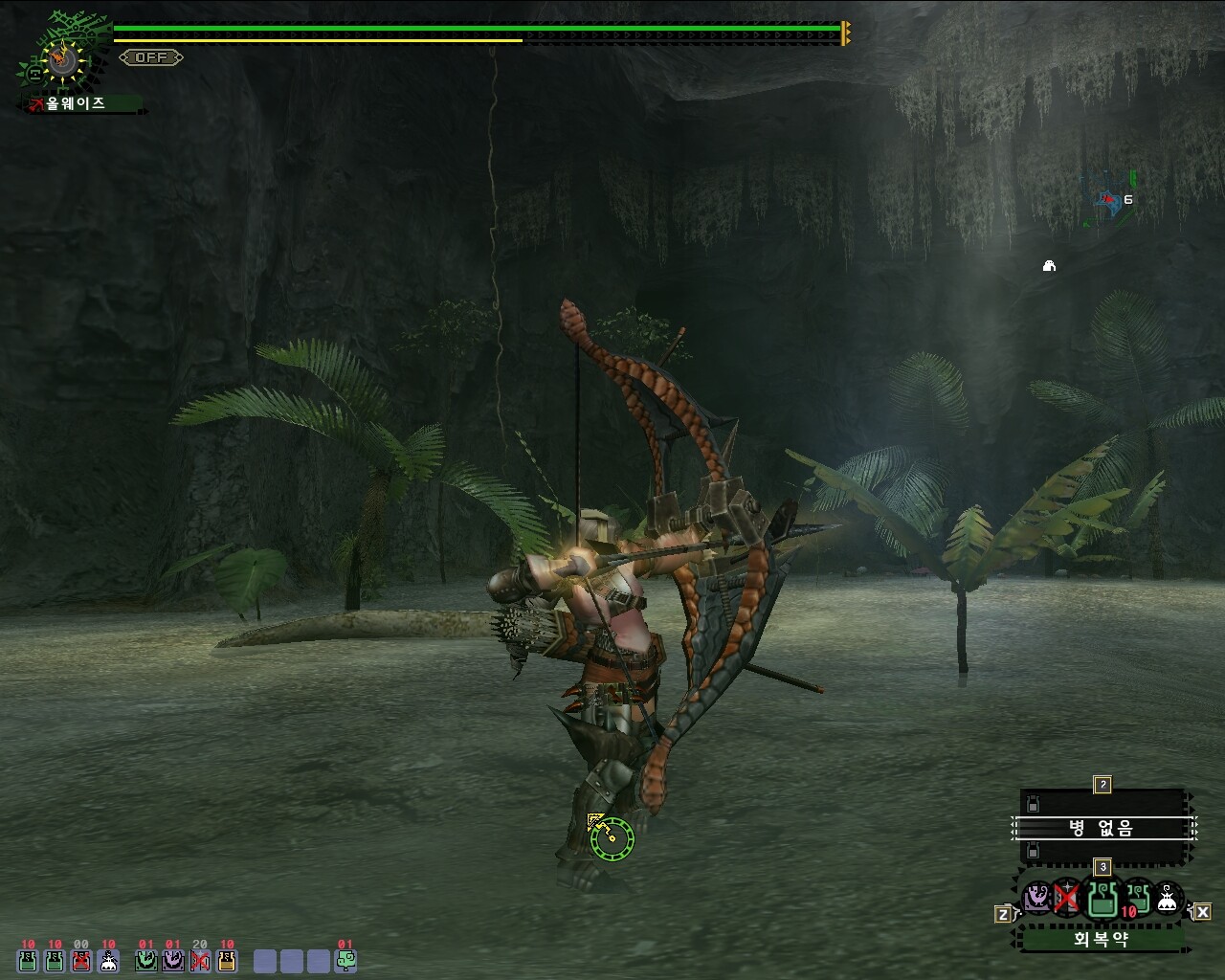Choose the green monster trap shortcut slot
Screen dimensions: 1225x980
tap(146, 960)
